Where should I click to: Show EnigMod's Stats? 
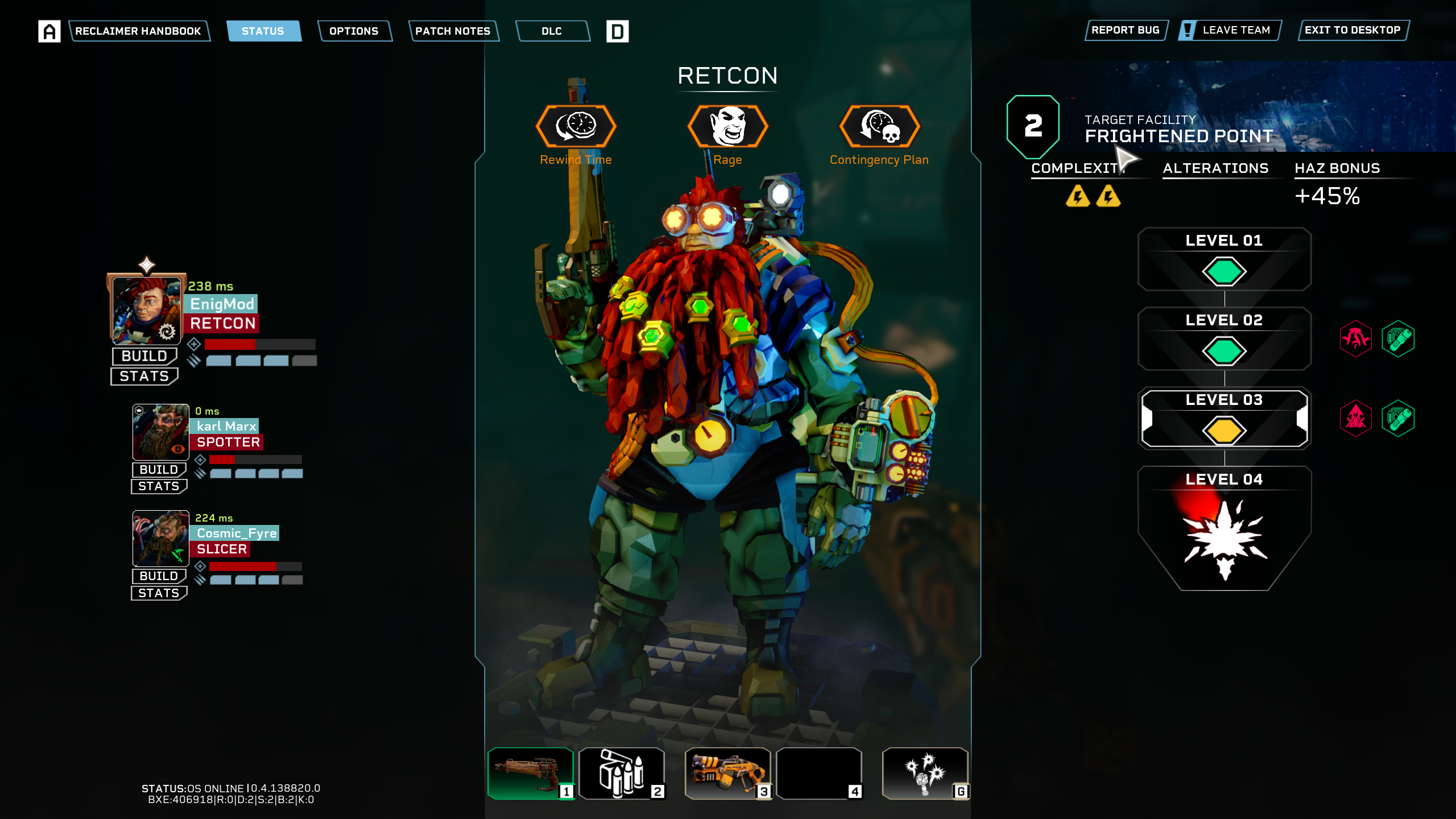pos(144,376)
